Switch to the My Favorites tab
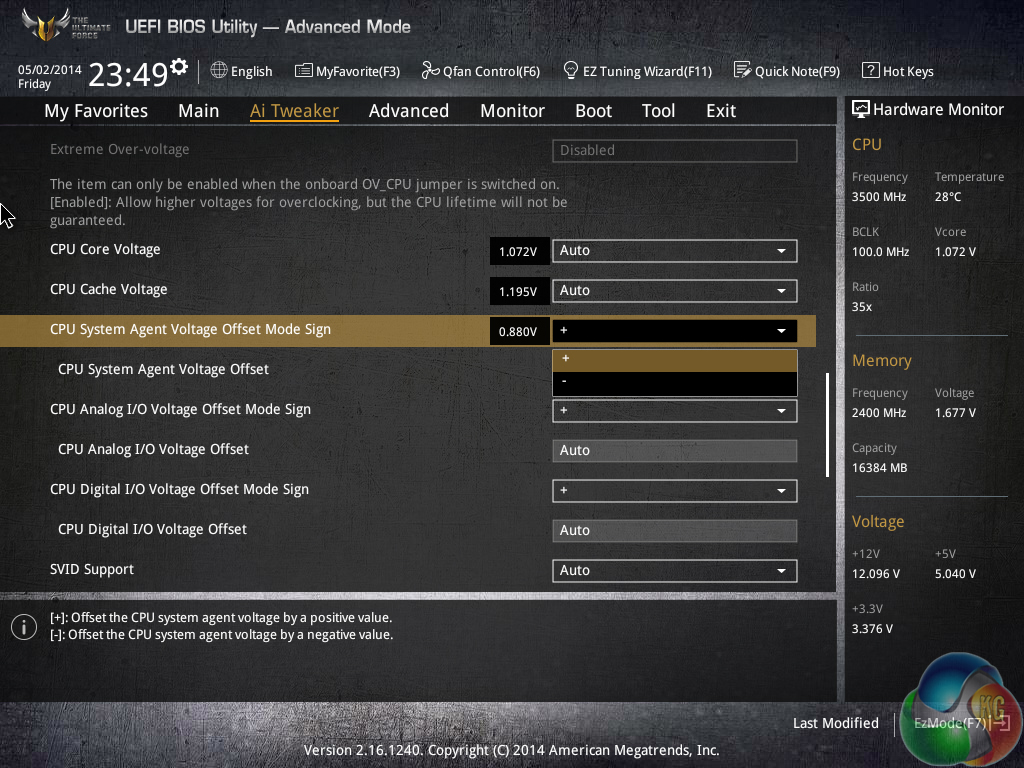The image size is (1024, 768). pyautogui.click(x=96, y=111)
